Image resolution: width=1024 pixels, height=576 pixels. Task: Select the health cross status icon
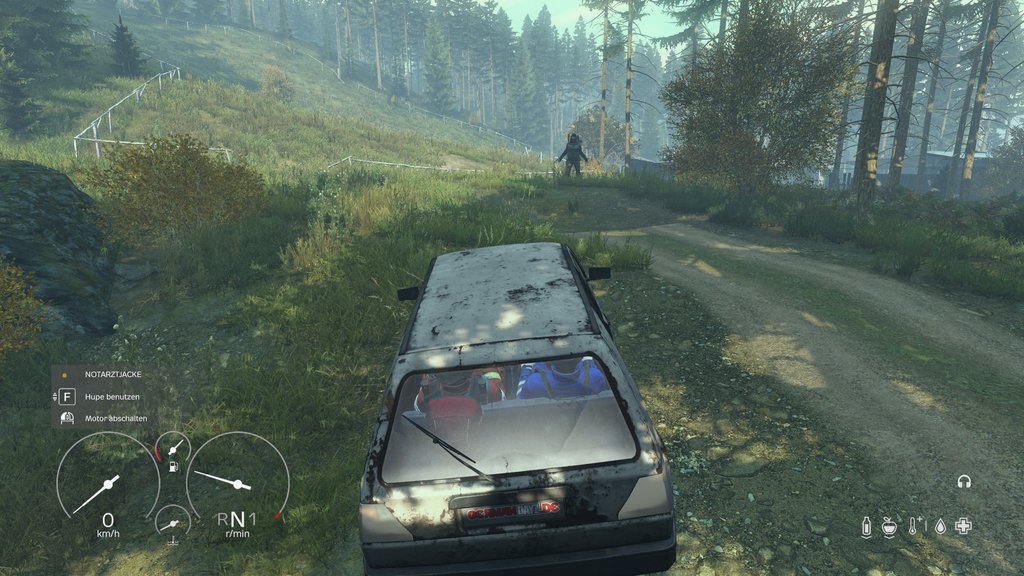pyautogui.click(x=963, y=526)
